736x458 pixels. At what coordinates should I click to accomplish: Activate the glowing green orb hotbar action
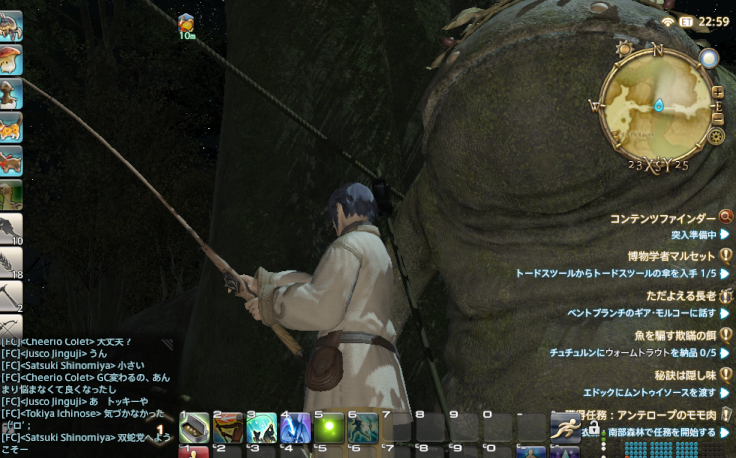tap(329, 428)
